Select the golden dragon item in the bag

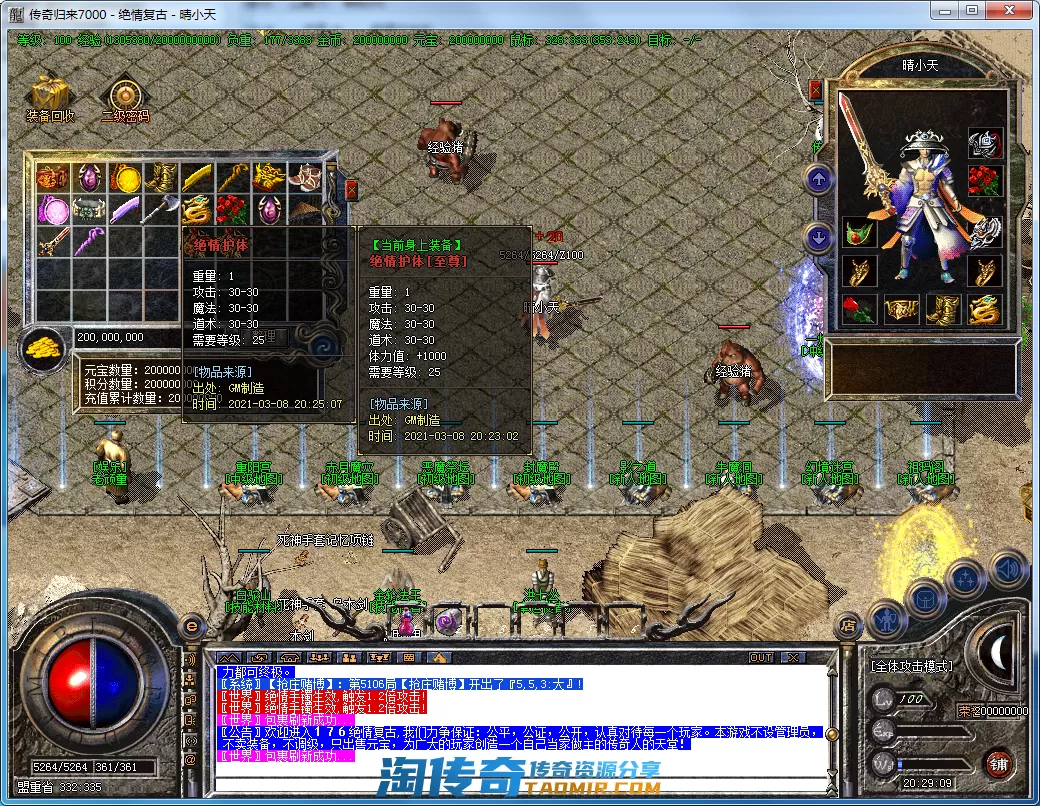click(196, 210)
